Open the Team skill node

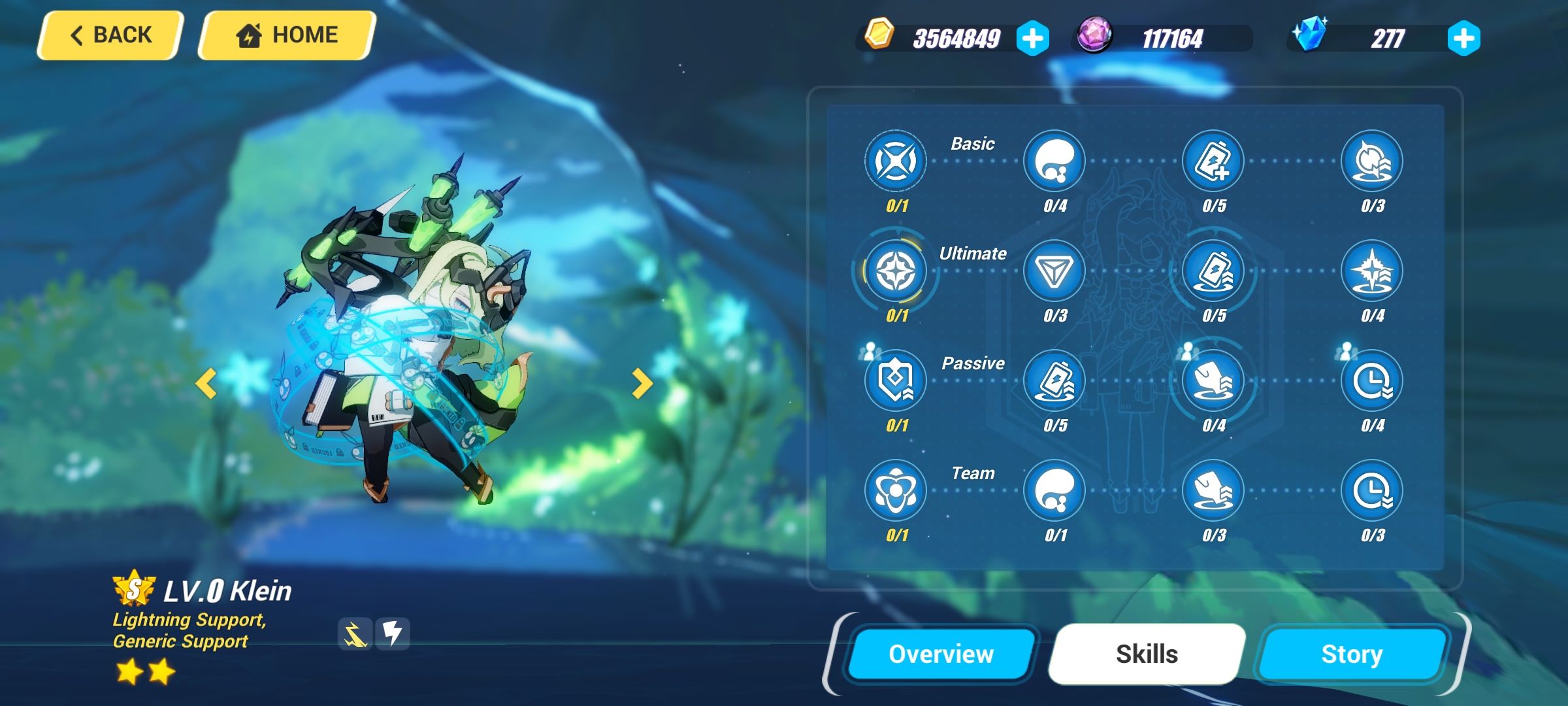point(895,492)
